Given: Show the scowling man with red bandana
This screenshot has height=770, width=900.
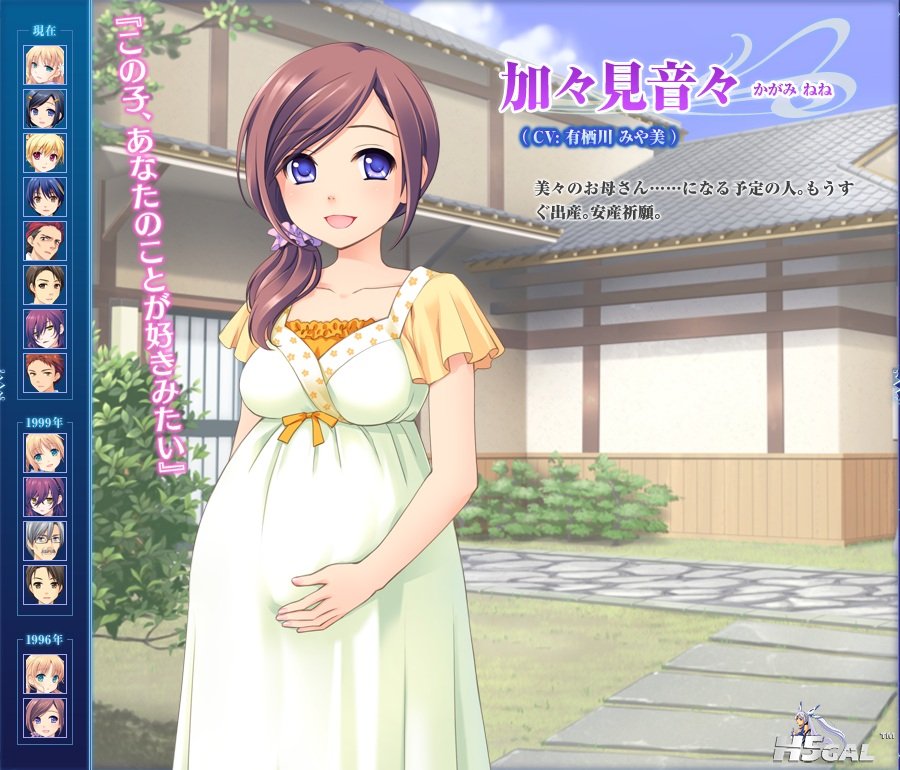Looking at the screenshot, I should click(x=45, y=241).
